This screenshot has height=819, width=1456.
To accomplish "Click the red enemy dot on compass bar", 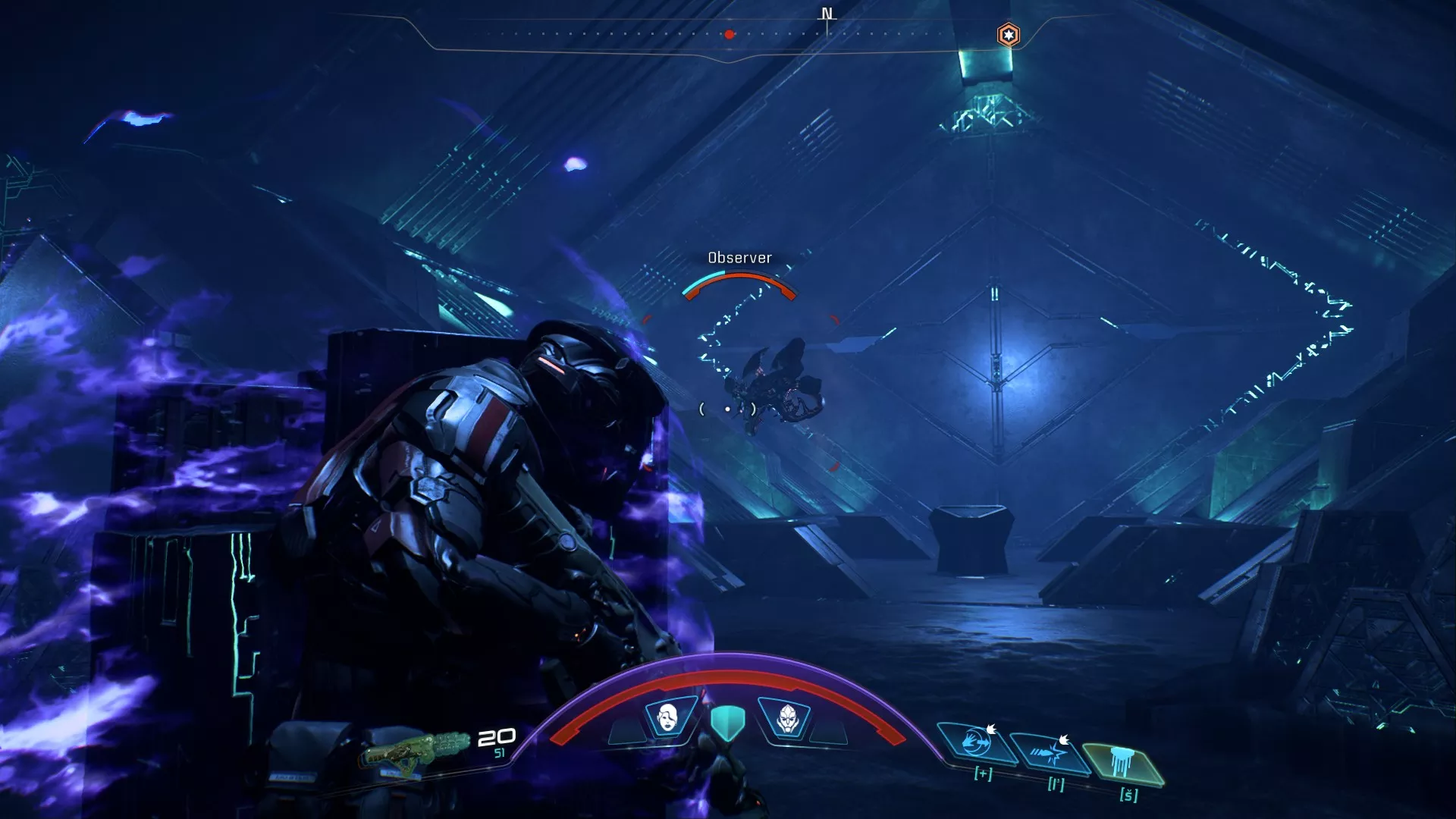I will (x=728, y=33).
